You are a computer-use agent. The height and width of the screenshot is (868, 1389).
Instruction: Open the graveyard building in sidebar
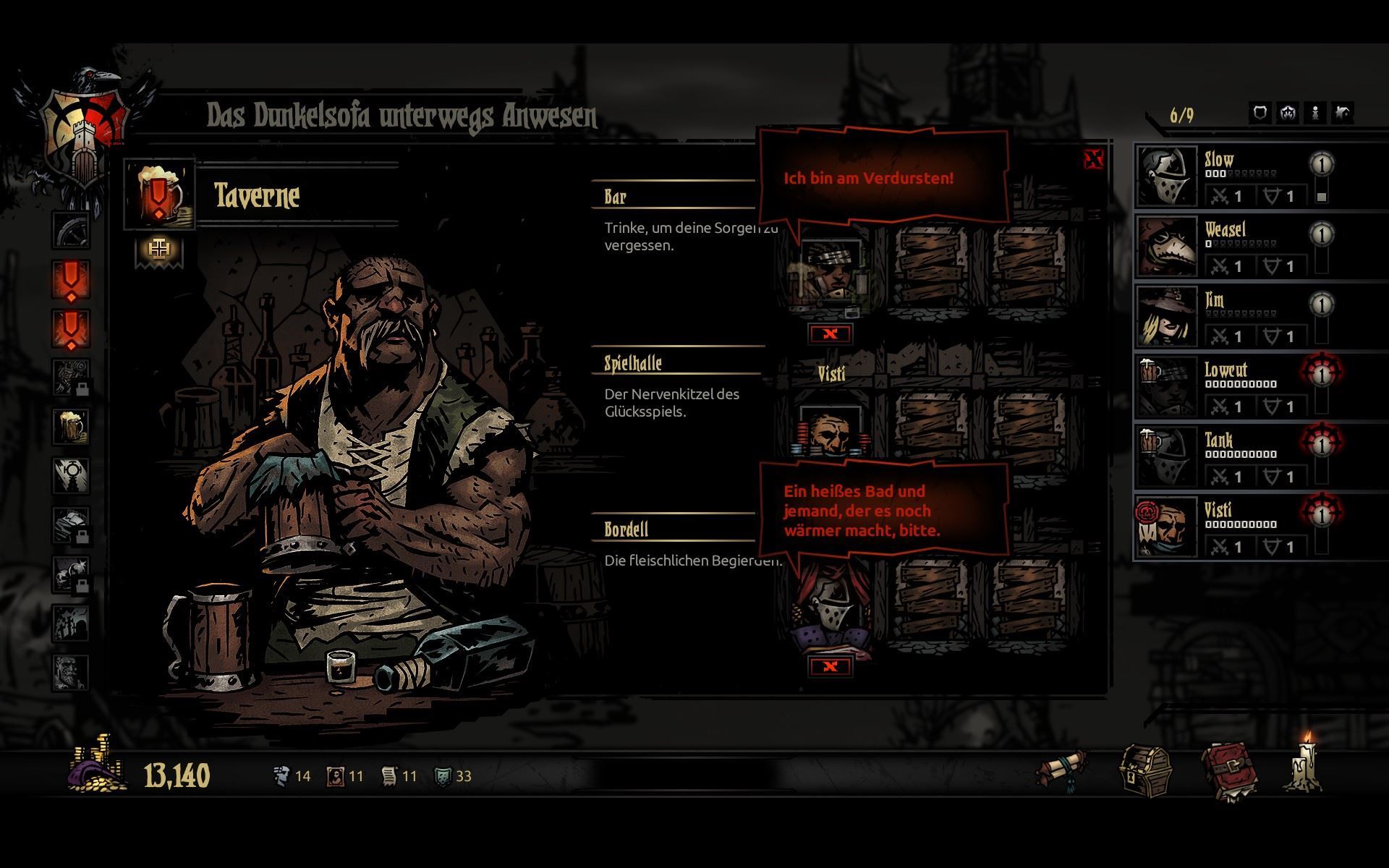(71, 622)
